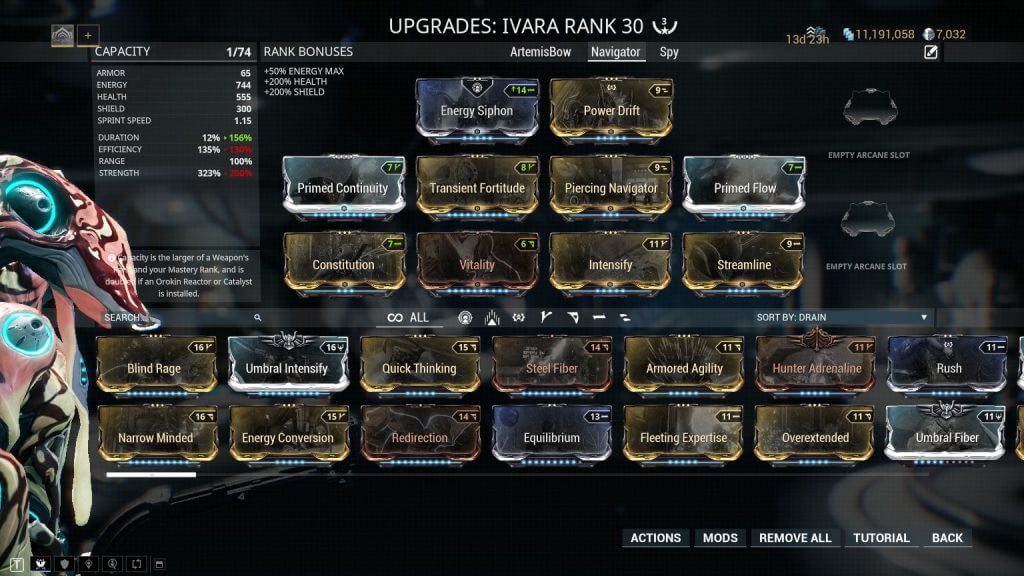This screenshot has height=576, width=1024.
Task: Switch to the ArtemisBow config tab
Action: tap(540, 52)
